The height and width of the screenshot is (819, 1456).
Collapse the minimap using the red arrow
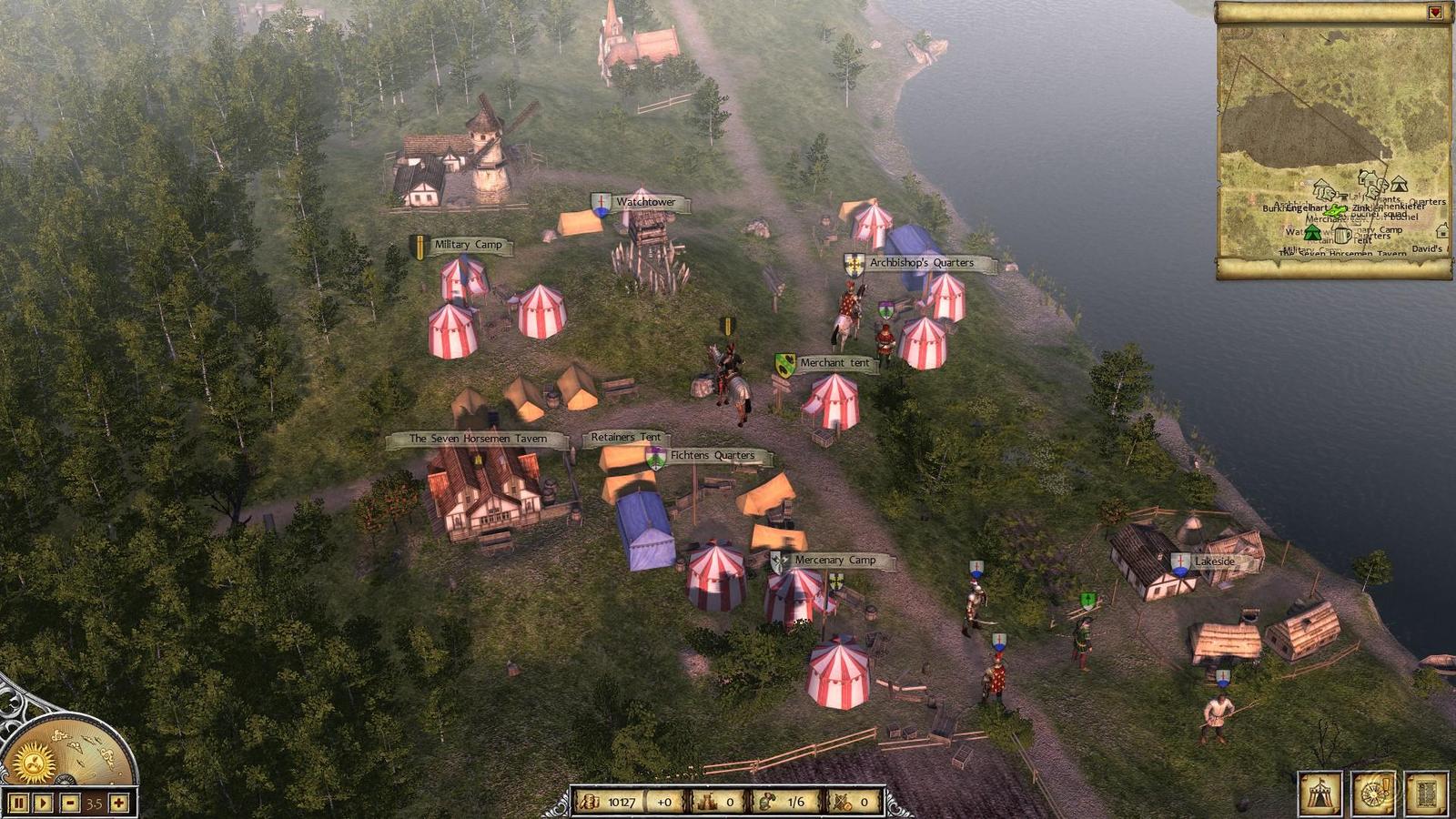[x=1435, y=13]
